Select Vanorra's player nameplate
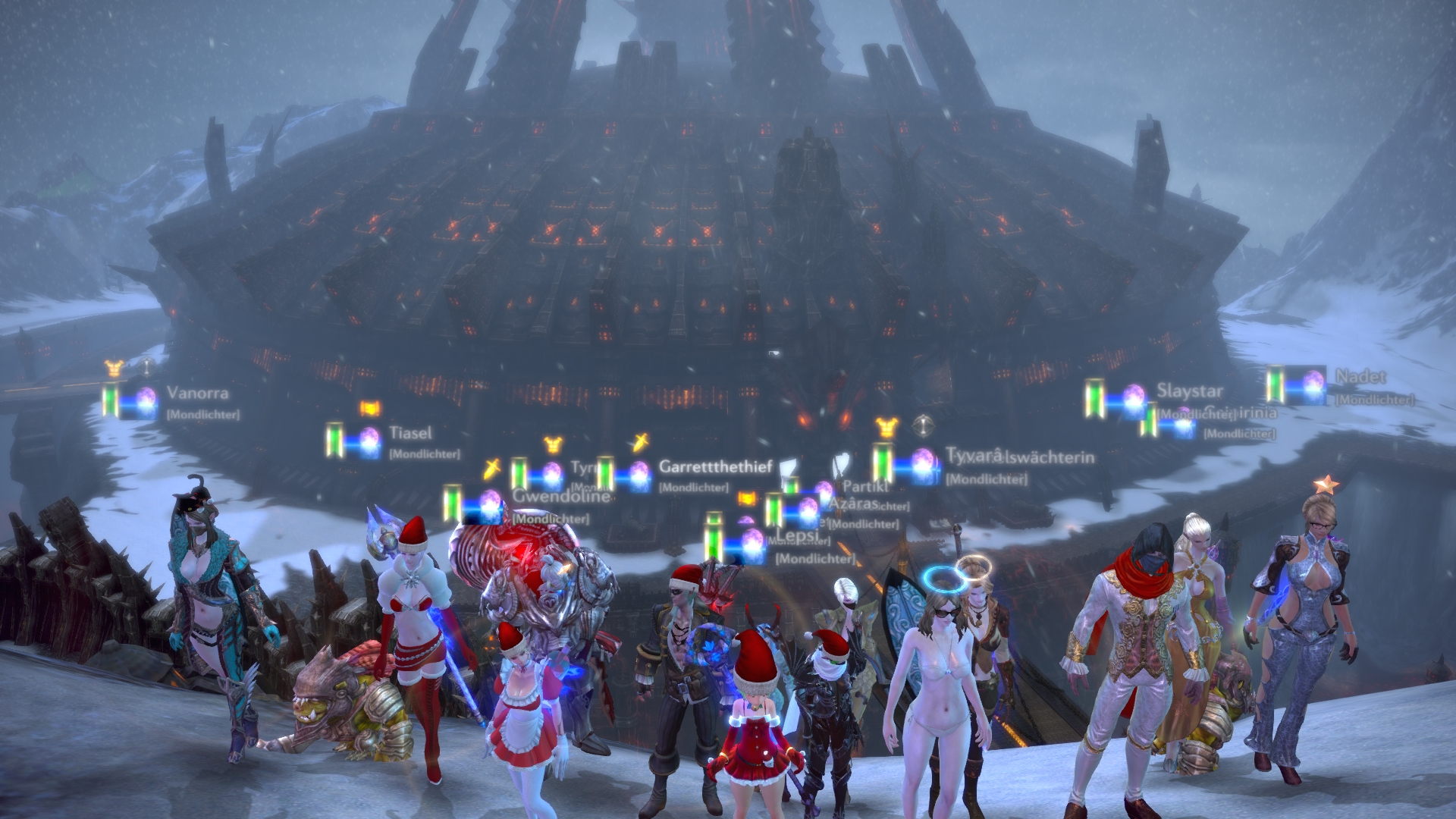1456x819 pixels. point(197,393)
